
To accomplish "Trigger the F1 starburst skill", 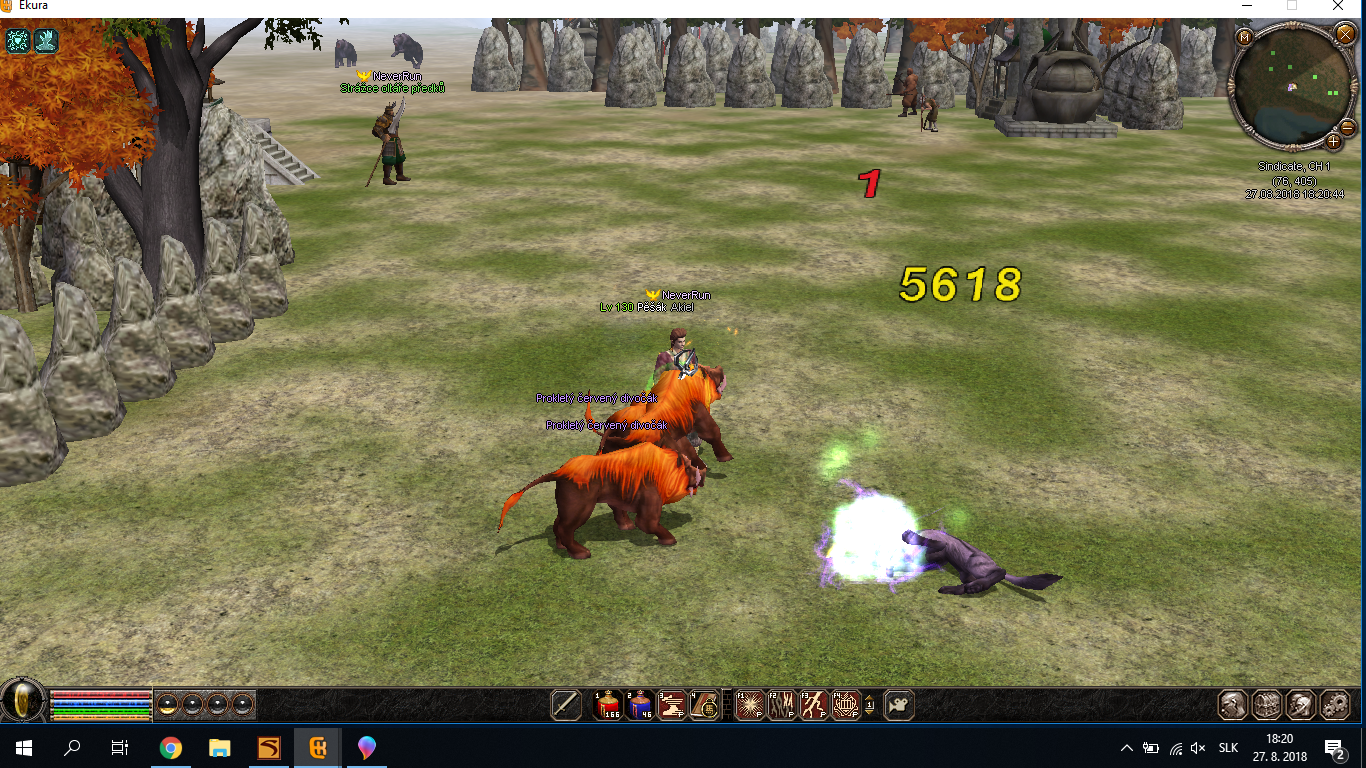I will pyautogui.click(x=749, y=705).
